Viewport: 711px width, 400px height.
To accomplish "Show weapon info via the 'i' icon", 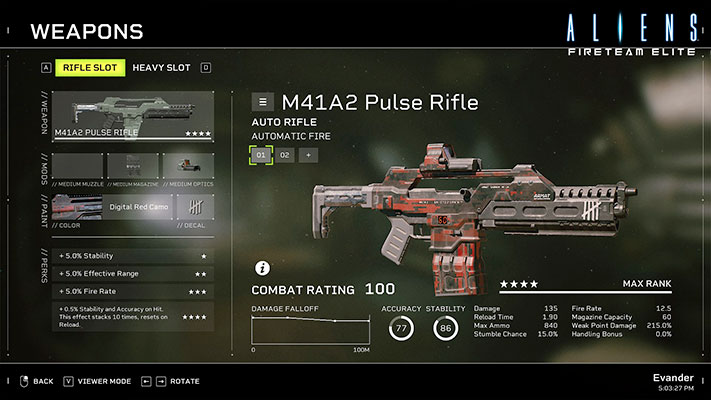I will point(262,268).
